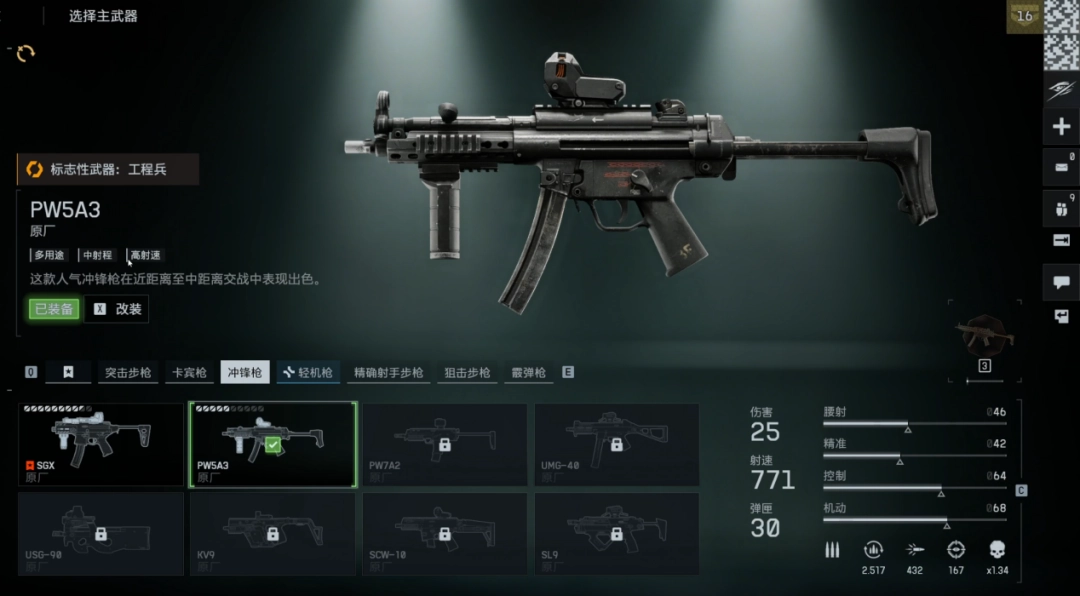Choose the 狙击步枪 tab
The image size is (1080, 596).
coord(467,373)
